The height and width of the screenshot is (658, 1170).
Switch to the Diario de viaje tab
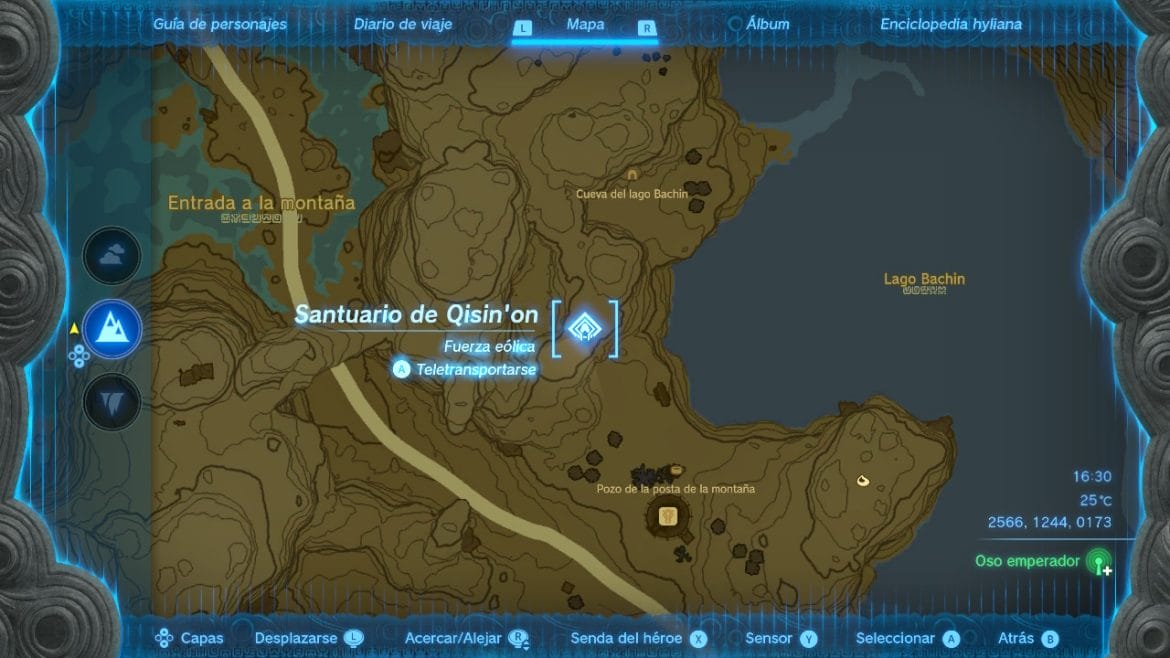pos(402,24)
